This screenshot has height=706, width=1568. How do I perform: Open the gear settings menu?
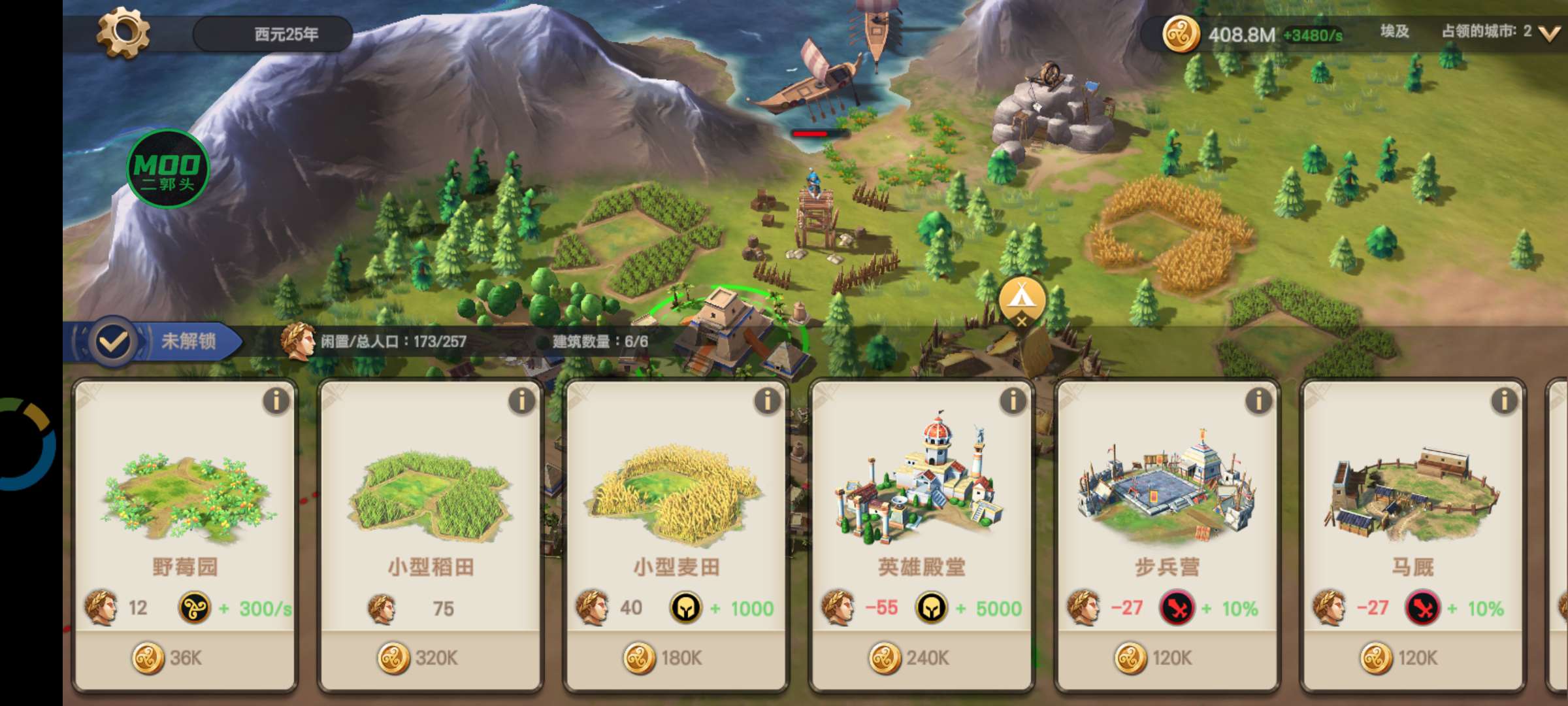pyautogui.click(x=123, y=32)
